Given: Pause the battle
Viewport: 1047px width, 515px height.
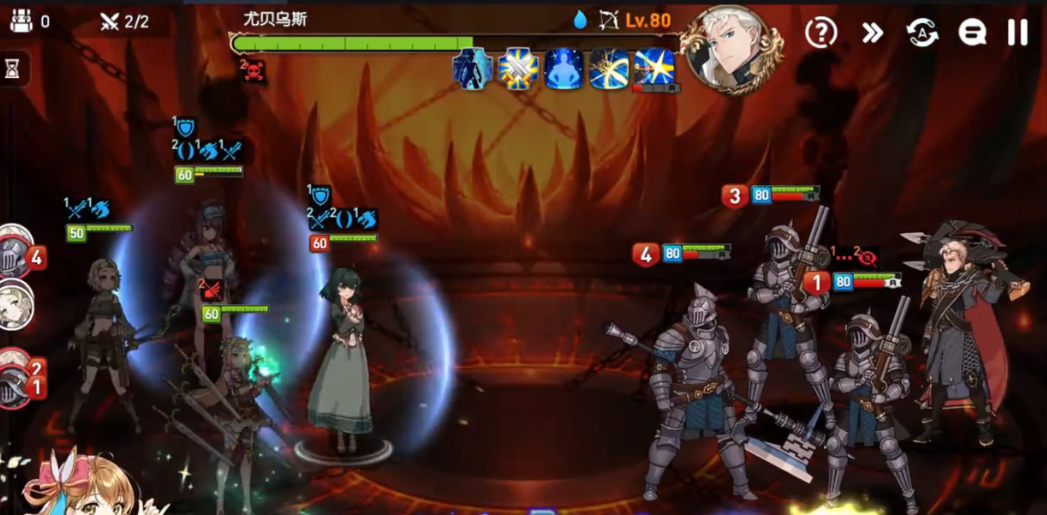Looking at the screenshot, I should tap(1017, 32).
